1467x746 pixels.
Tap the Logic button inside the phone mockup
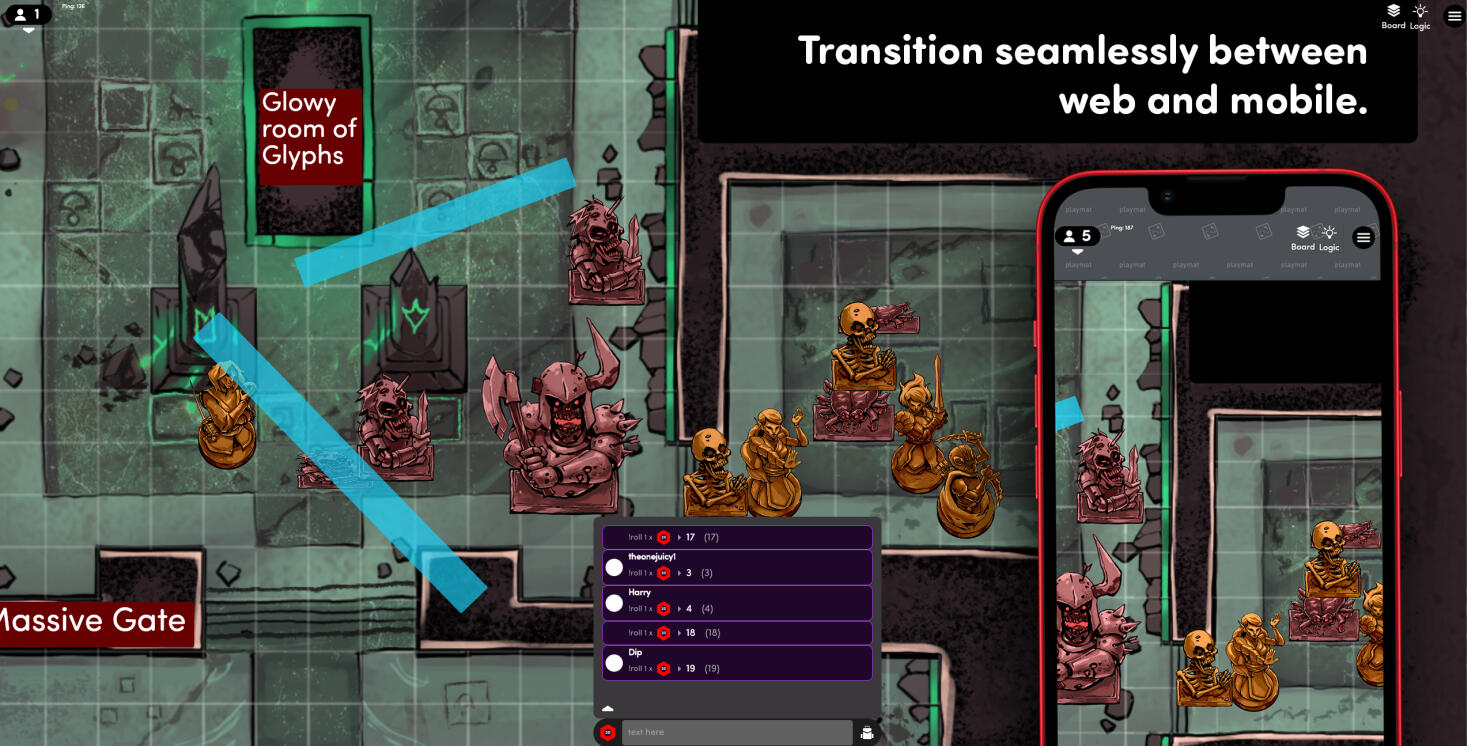[1329, 238]
